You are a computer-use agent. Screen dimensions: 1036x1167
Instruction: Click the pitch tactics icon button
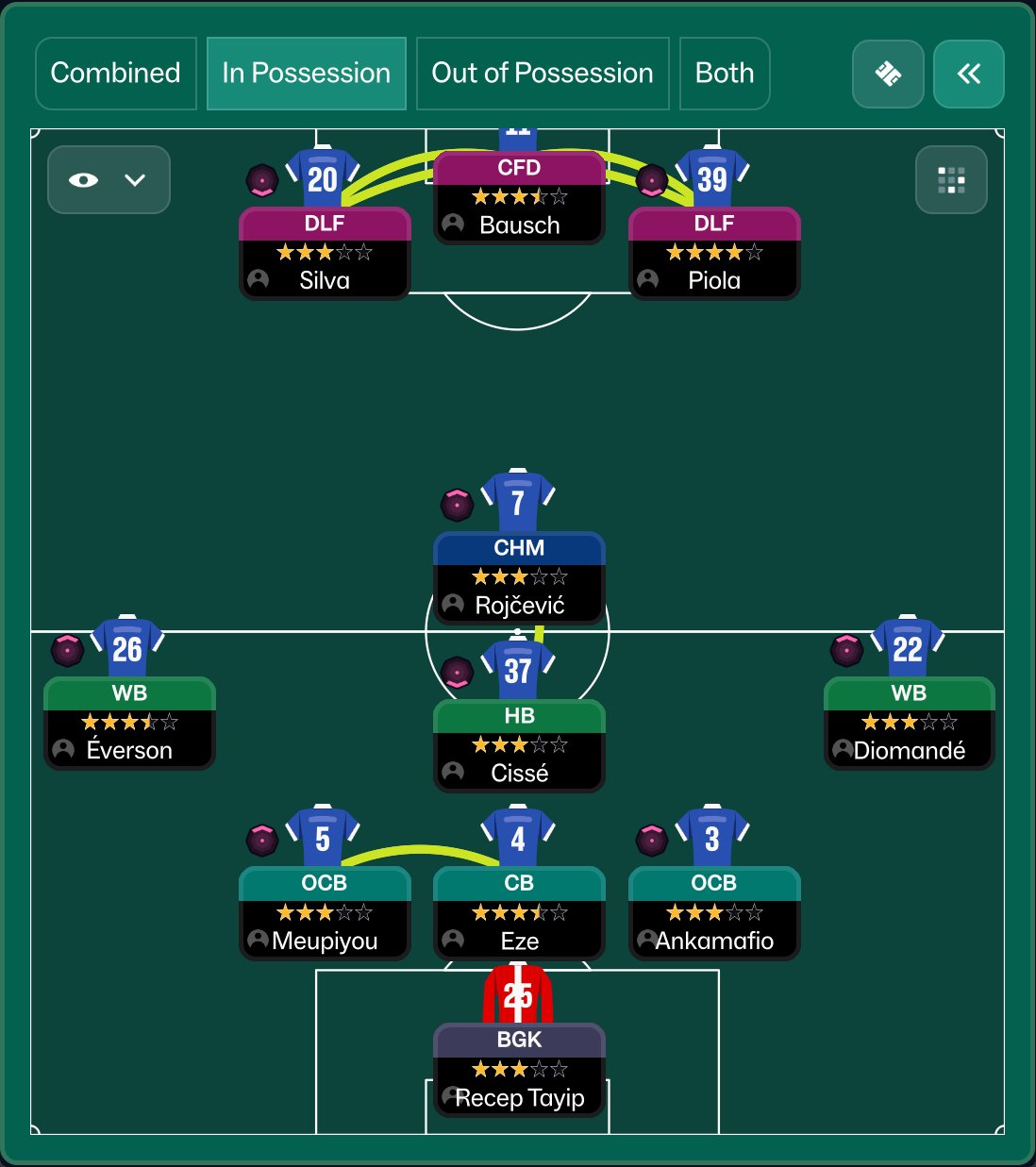coord(887,74)
